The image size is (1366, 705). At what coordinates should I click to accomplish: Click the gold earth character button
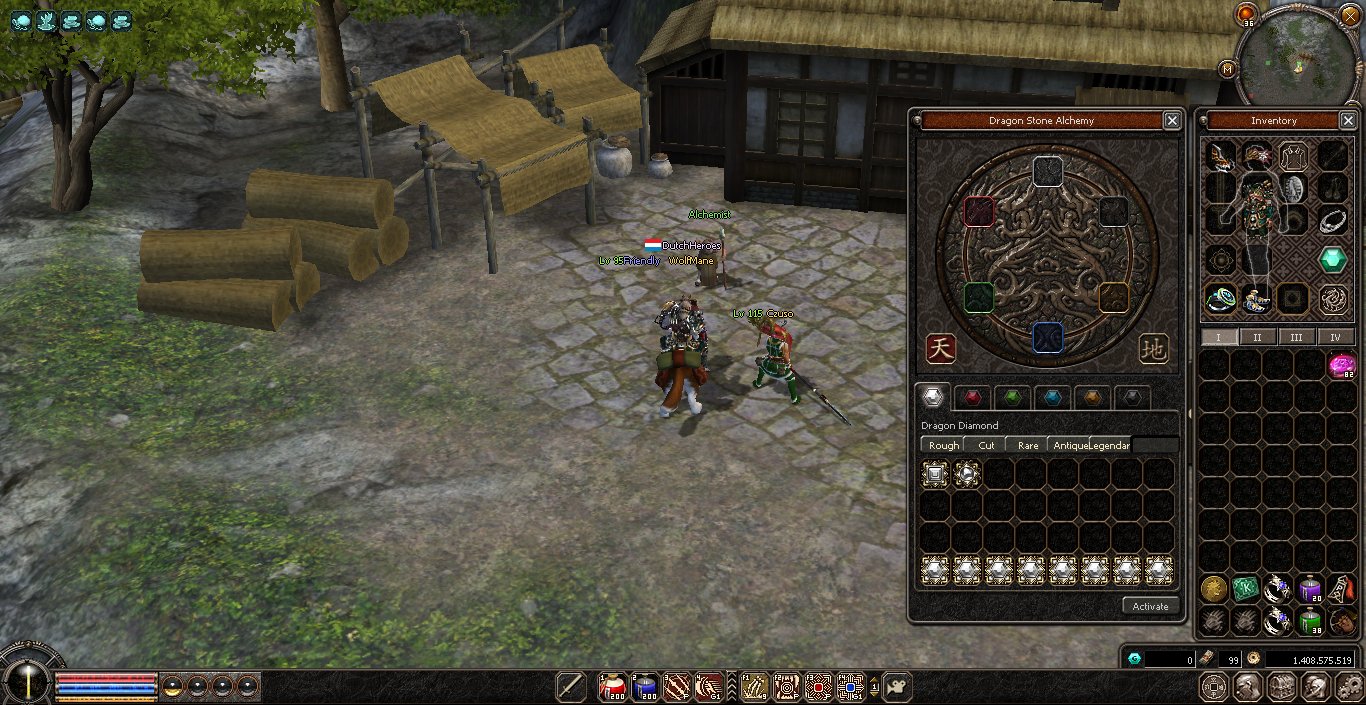1154,349
